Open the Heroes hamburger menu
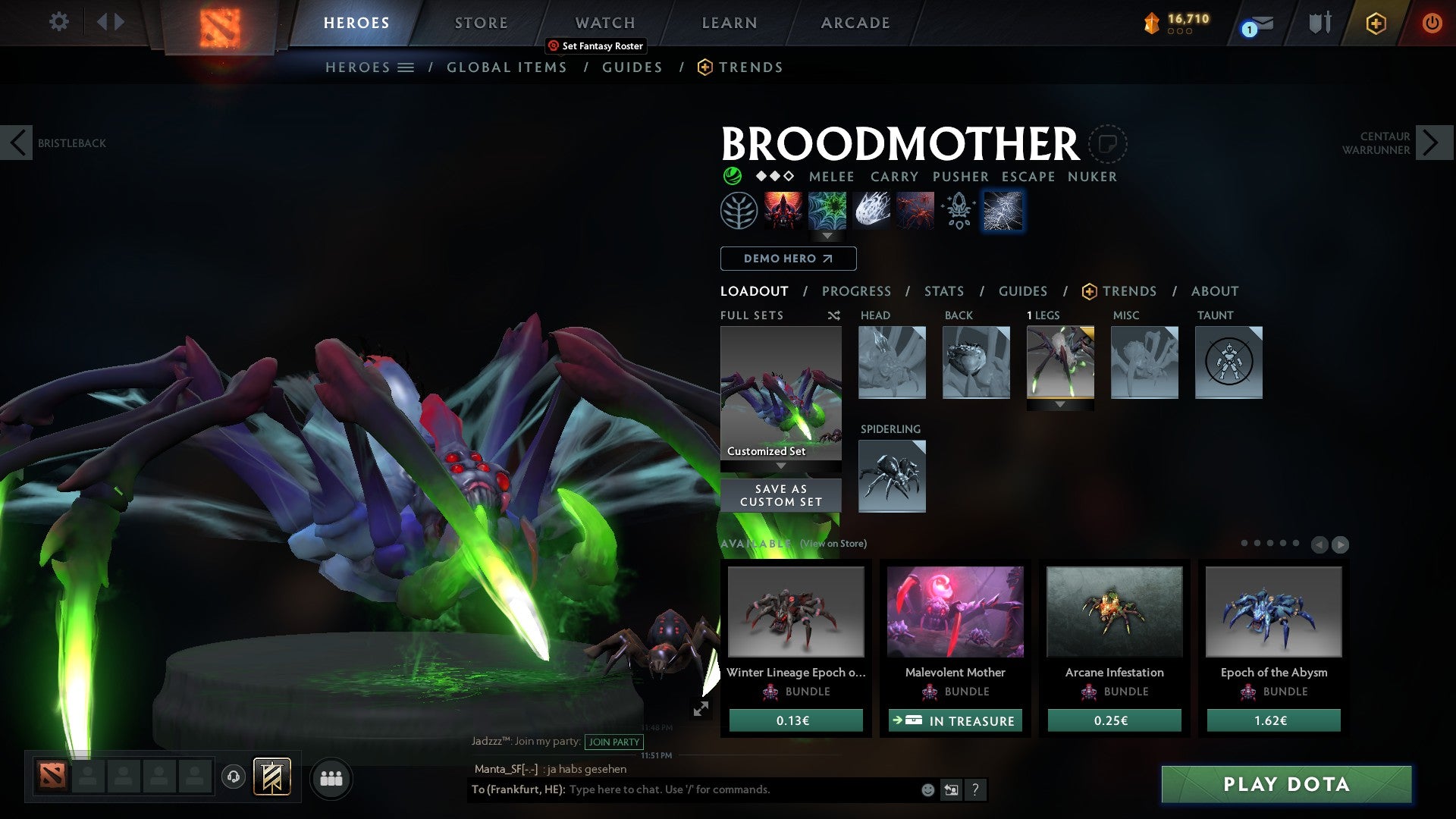This screenshot has width=1456, height=819. point(406,67)
